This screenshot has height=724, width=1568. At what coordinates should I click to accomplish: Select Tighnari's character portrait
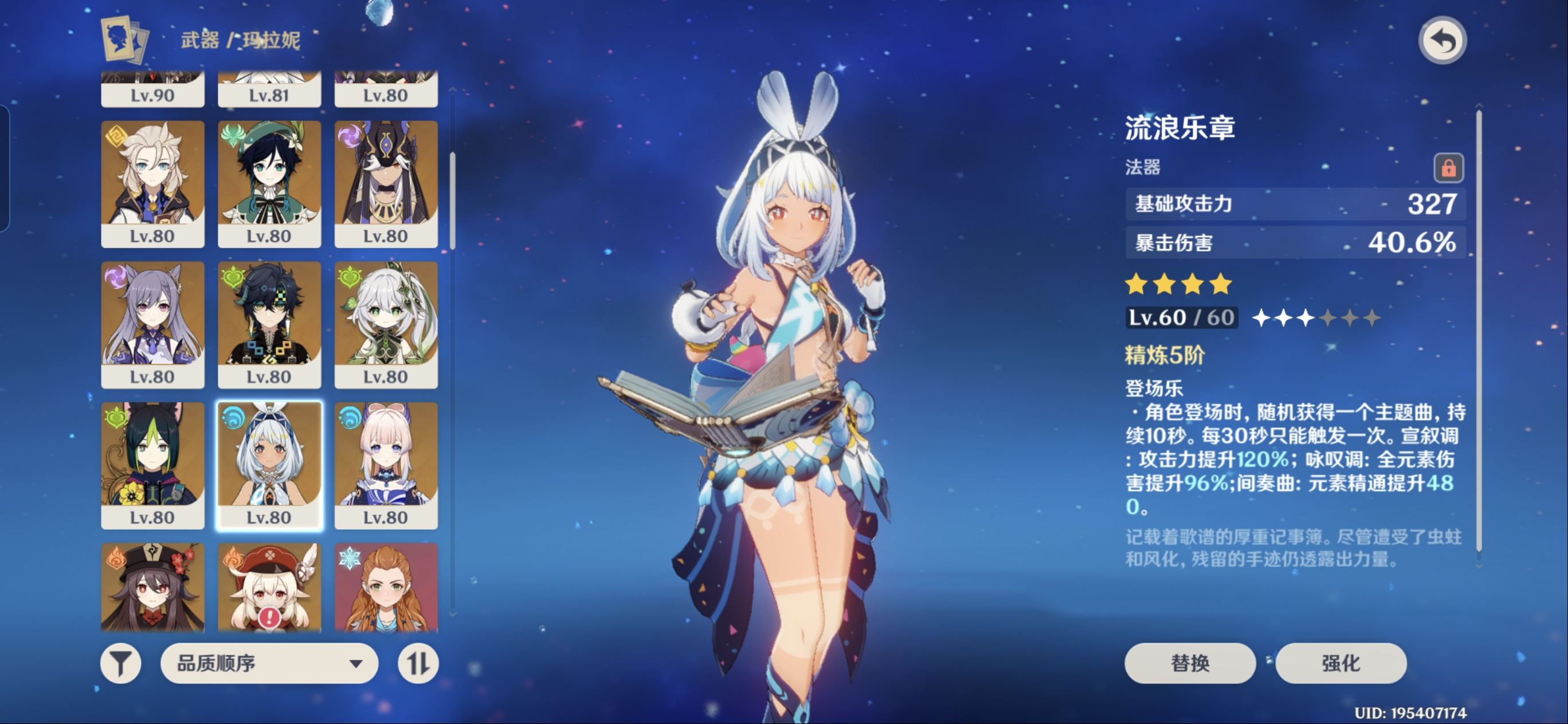tap(152, 465)
